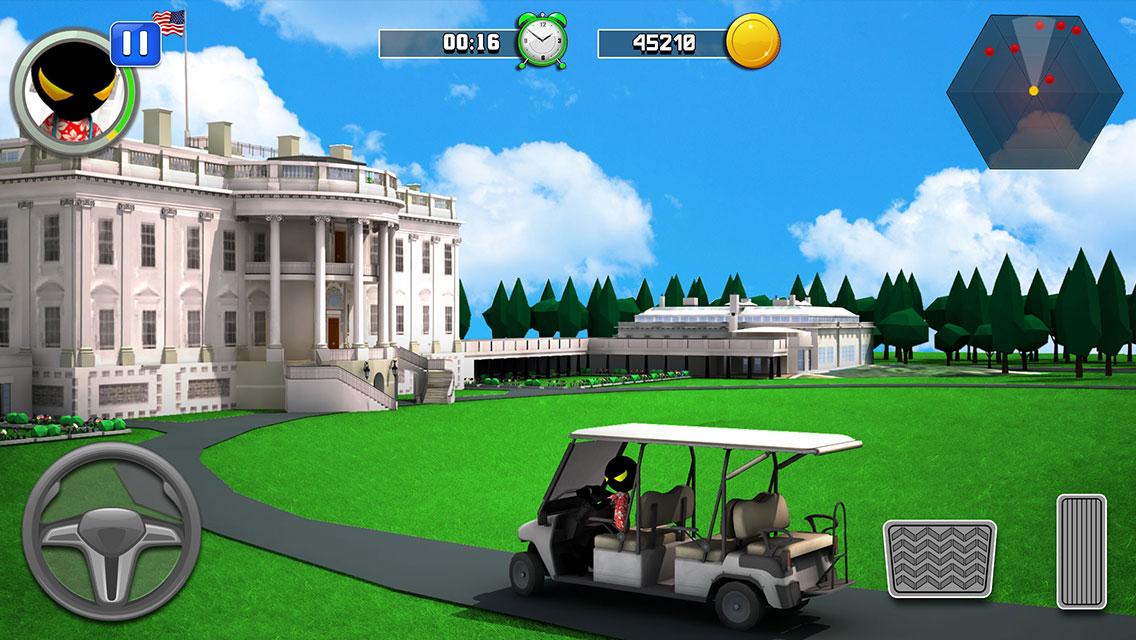Pause the game with the blue button
Viewport: 1136px width, 640px height.
(136, 43)
